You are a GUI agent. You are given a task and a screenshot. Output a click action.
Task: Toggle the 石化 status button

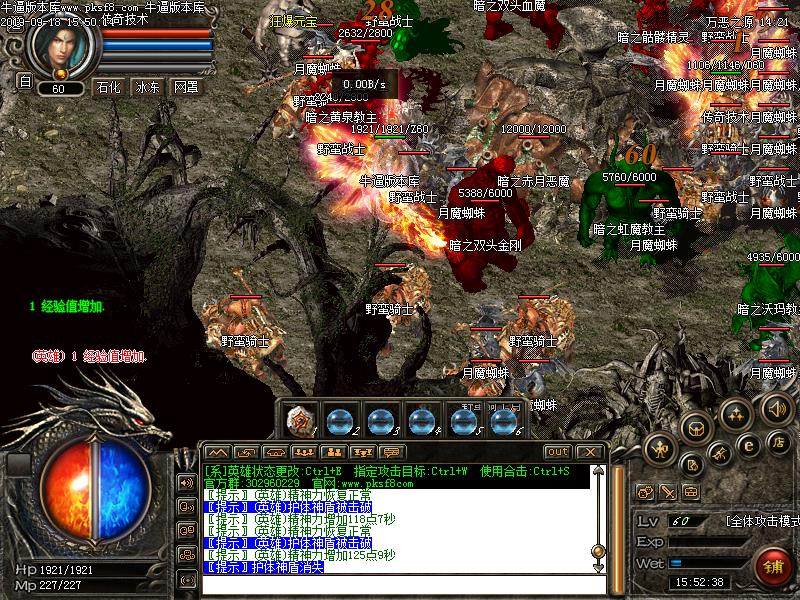click(108, 87)
